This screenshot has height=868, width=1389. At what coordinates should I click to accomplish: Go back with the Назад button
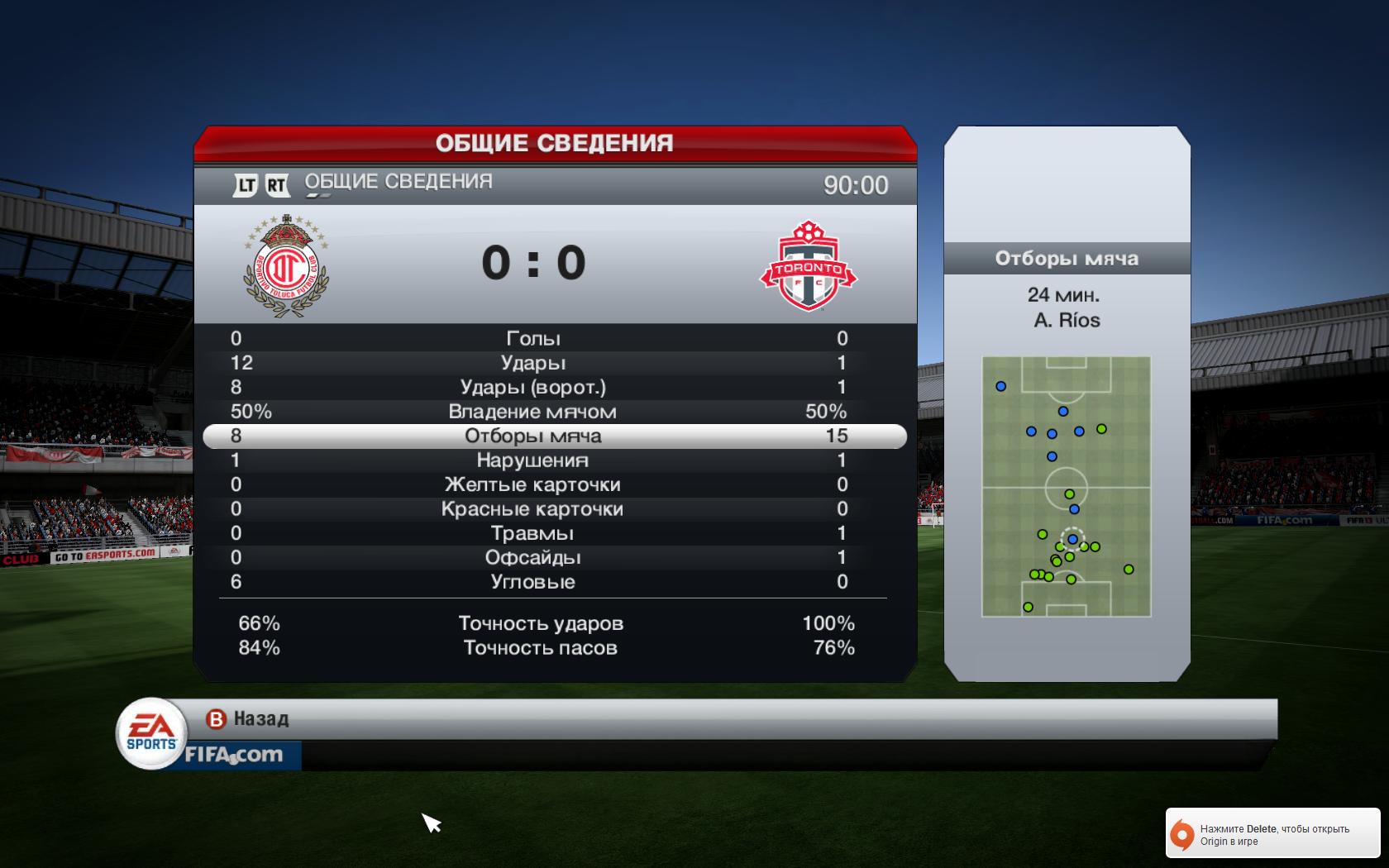[248, 719]
